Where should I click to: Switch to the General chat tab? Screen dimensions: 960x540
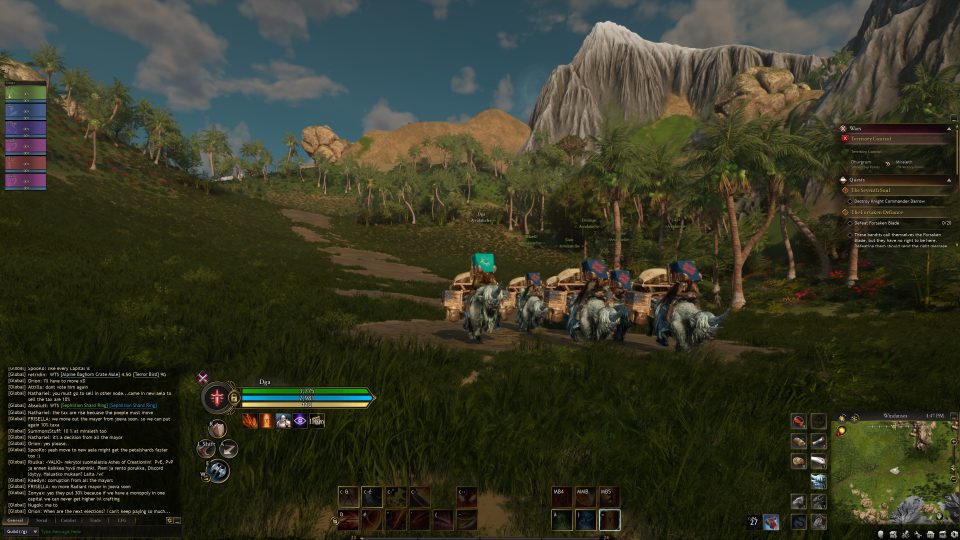[15, 520]
